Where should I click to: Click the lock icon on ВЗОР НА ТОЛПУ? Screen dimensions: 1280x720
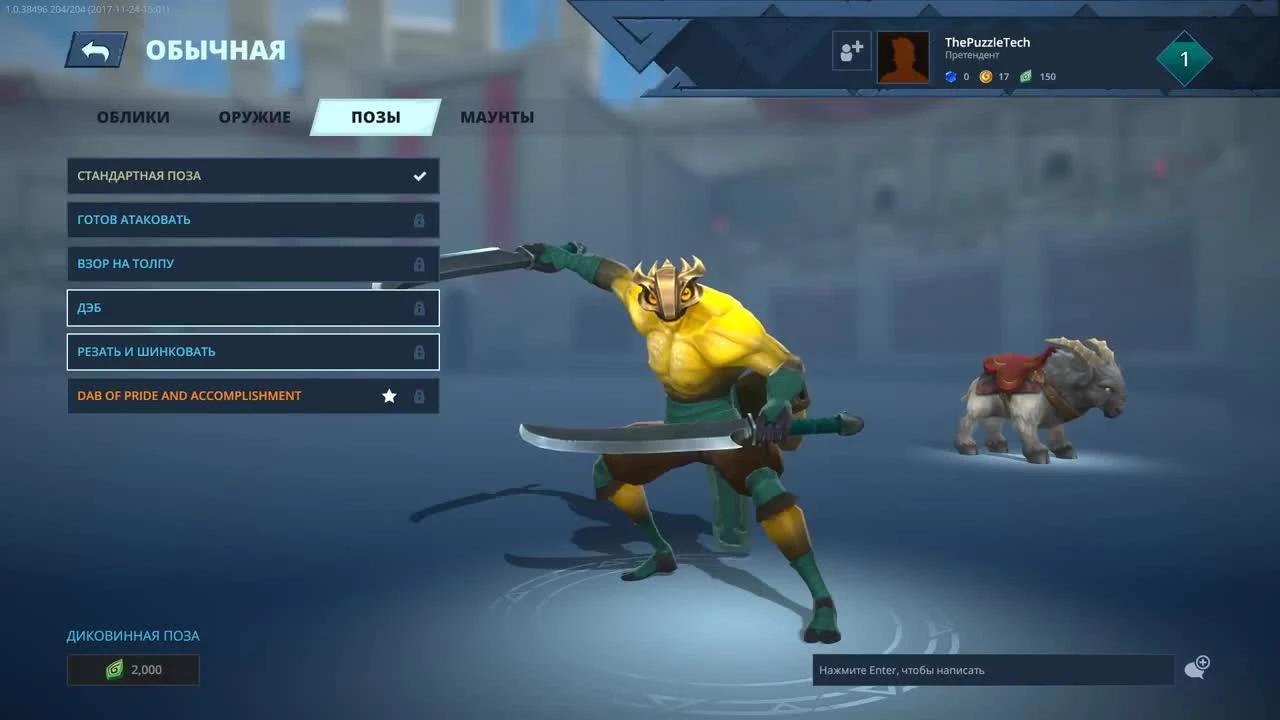coord(419,264)
